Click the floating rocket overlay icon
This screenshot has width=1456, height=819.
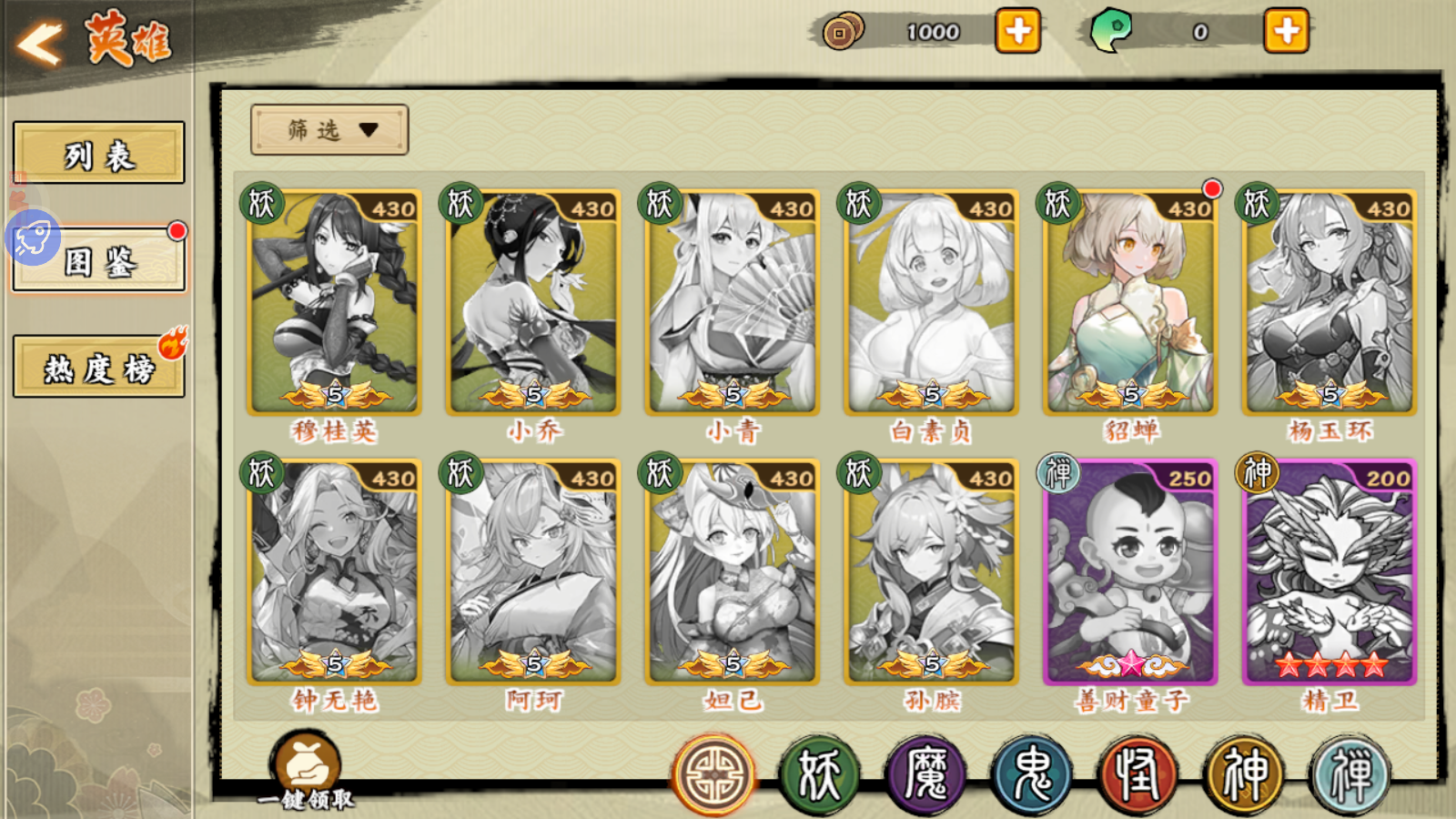[33, 238]
